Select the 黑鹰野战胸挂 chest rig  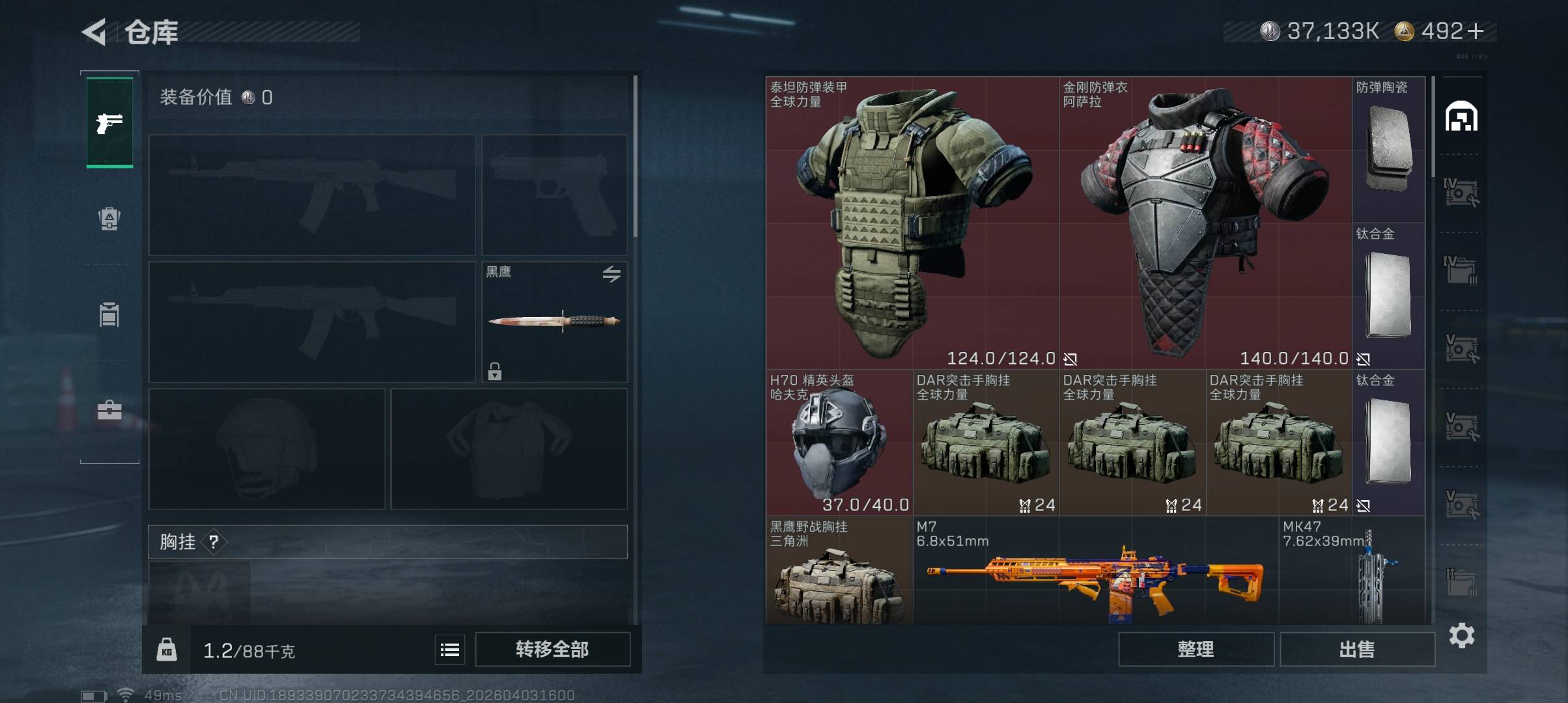tap(839, 573)
